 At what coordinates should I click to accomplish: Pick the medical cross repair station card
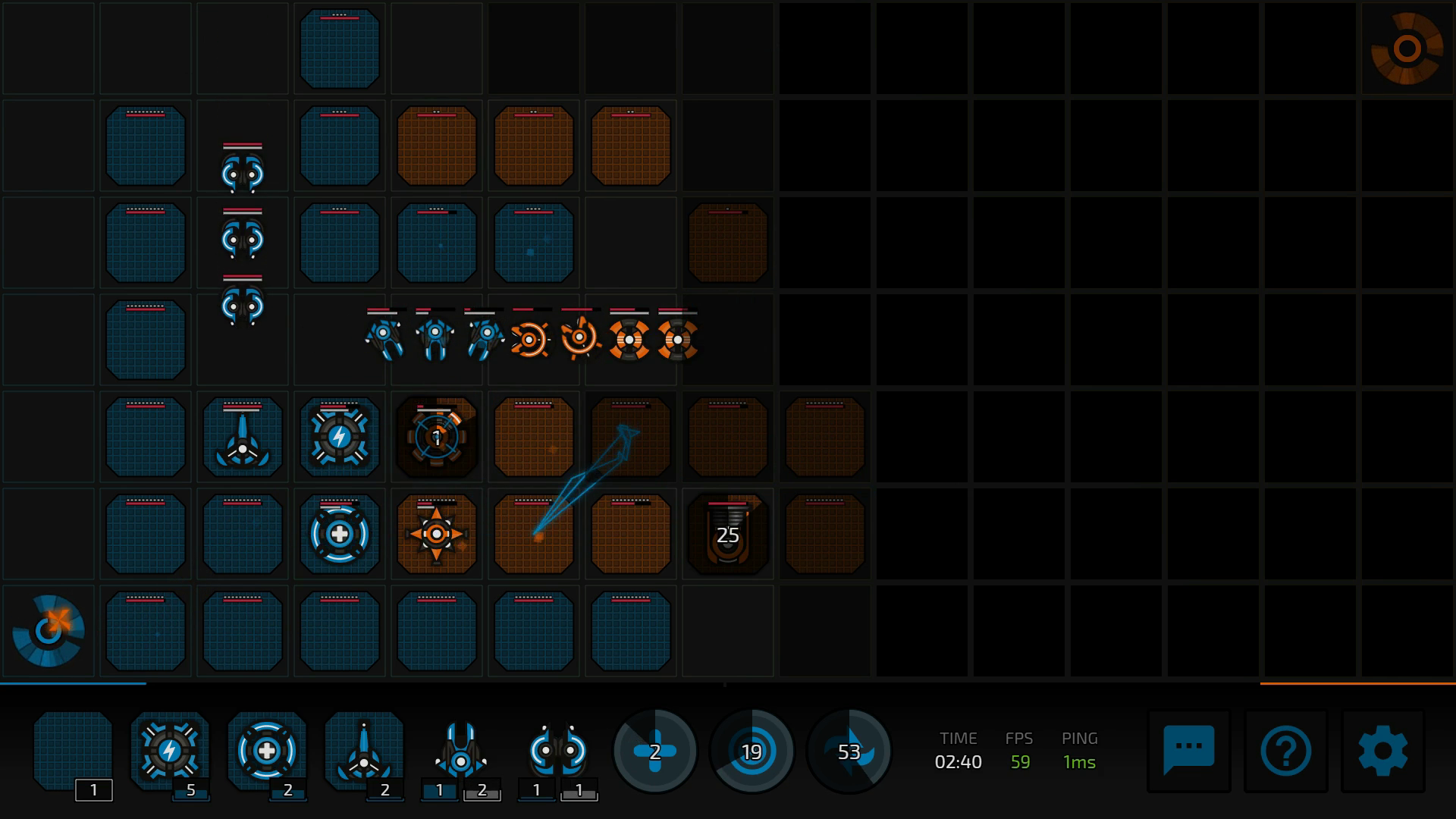coord(267,751)
